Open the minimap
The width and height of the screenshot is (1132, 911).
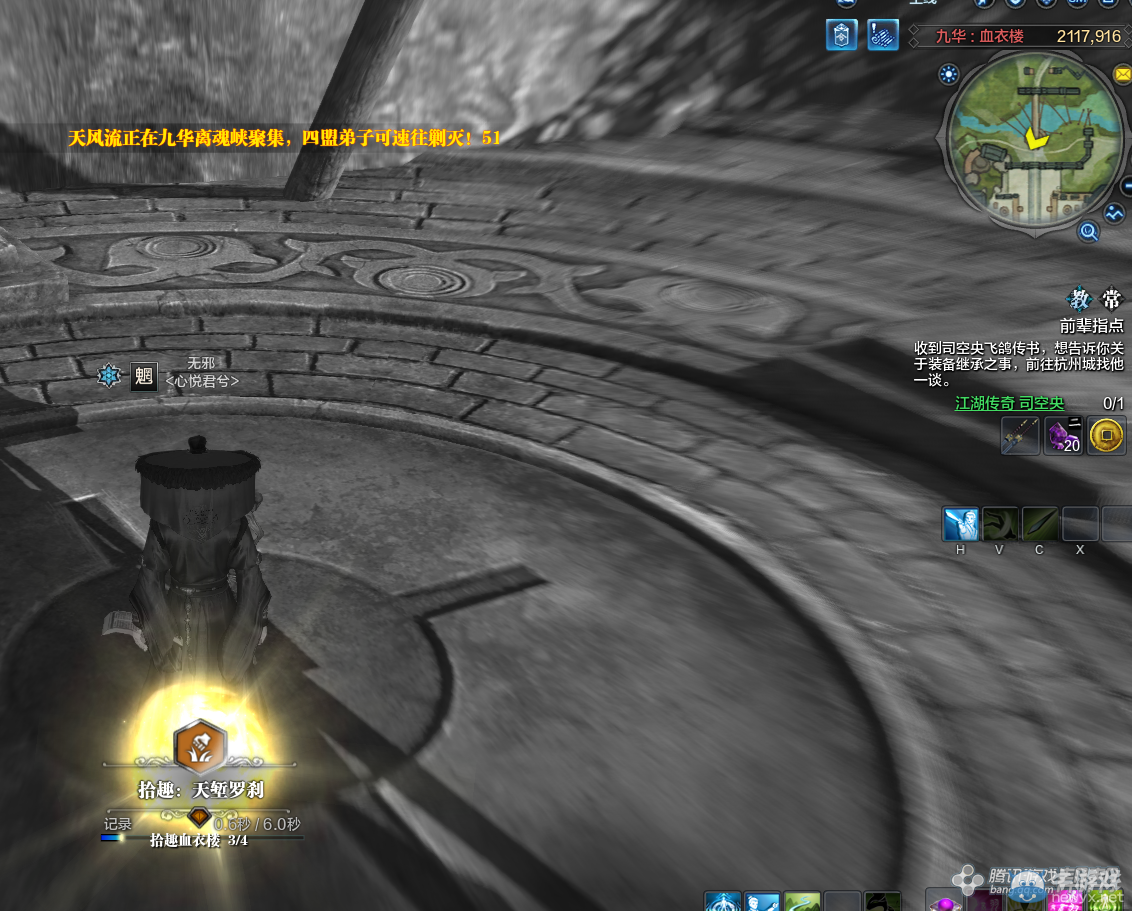[1034, 142]
